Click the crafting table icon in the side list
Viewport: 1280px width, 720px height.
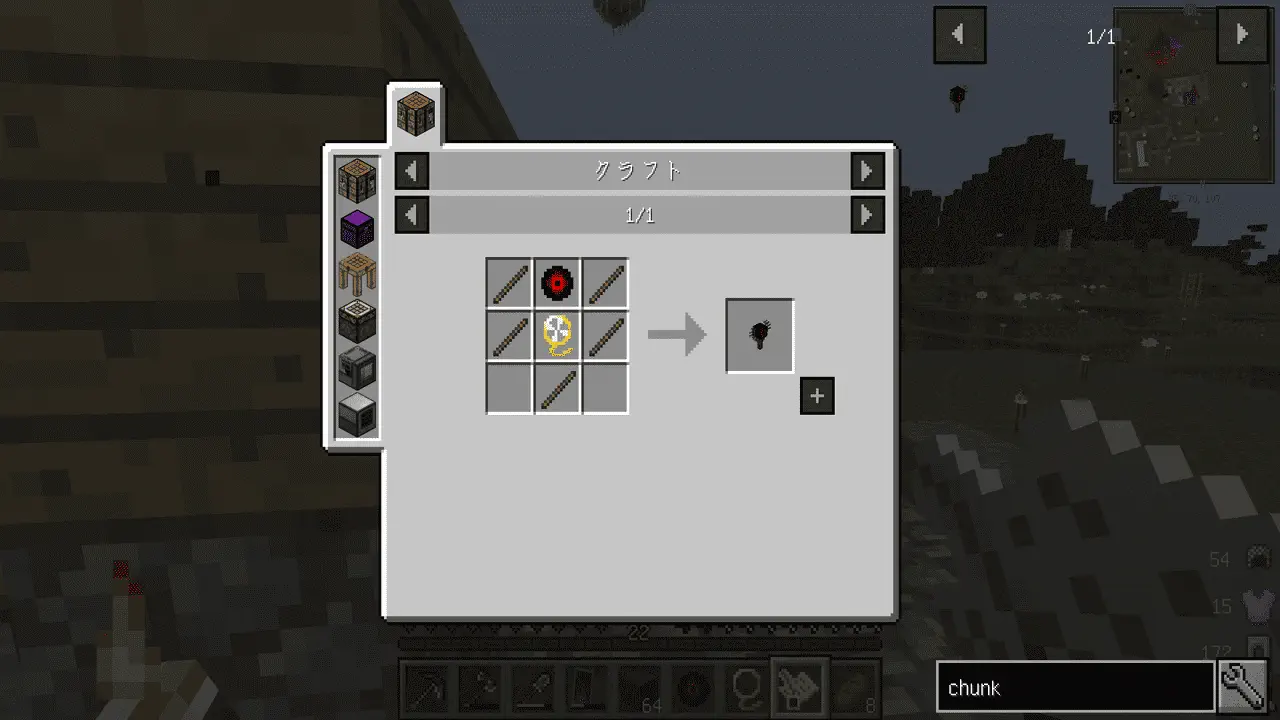tap(357, 180)
